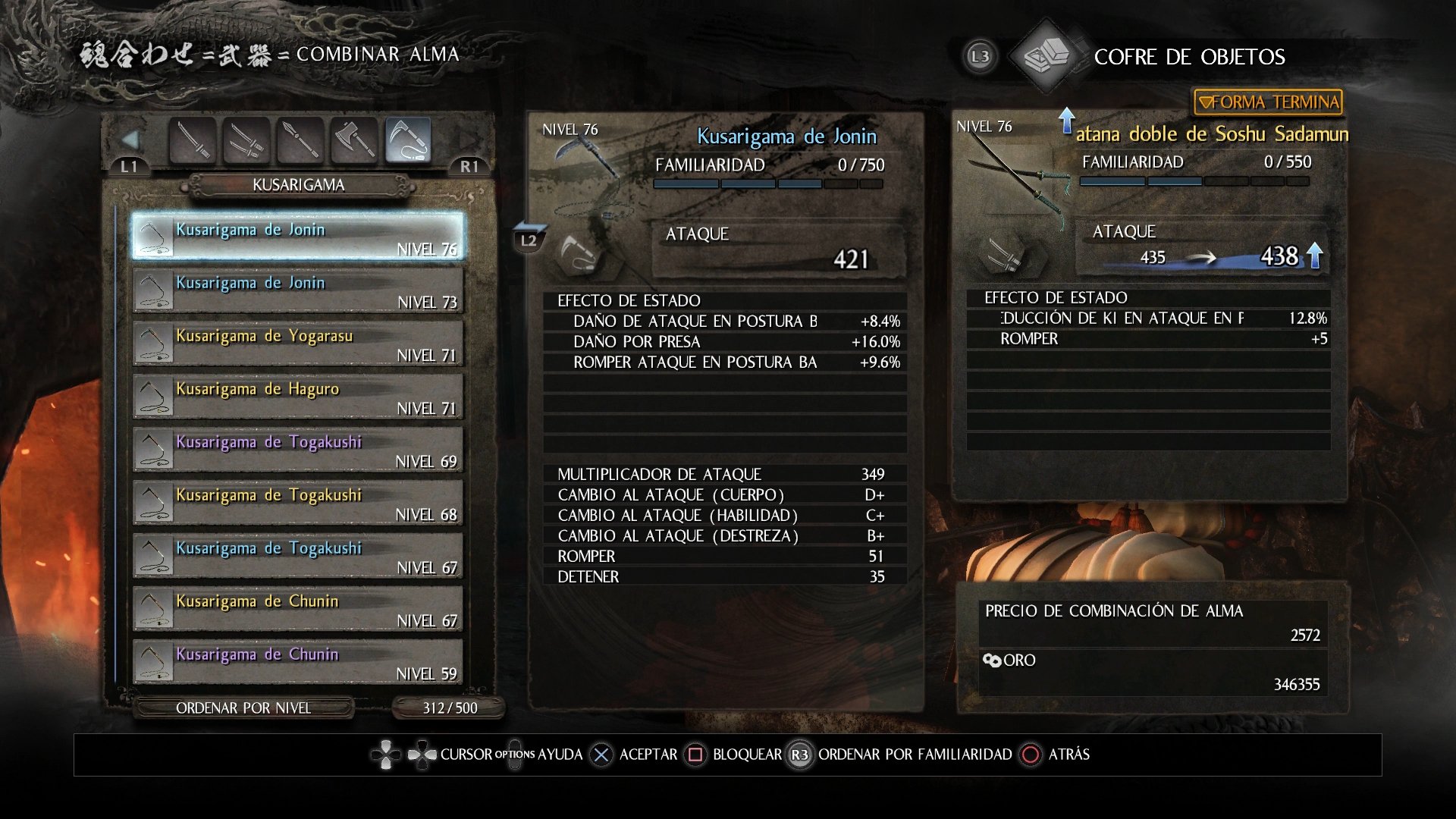The width and height of the screenshot is (1456, 819).
Task: Pick the Kusarigama de Haguro row
Action: click(x=297, y=397)
